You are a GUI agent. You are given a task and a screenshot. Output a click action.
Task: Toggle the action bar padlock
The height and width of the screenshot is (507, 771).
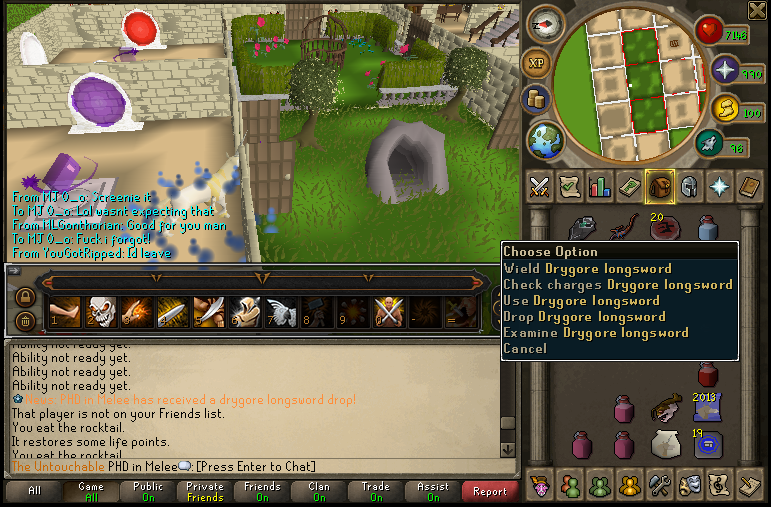24,297
